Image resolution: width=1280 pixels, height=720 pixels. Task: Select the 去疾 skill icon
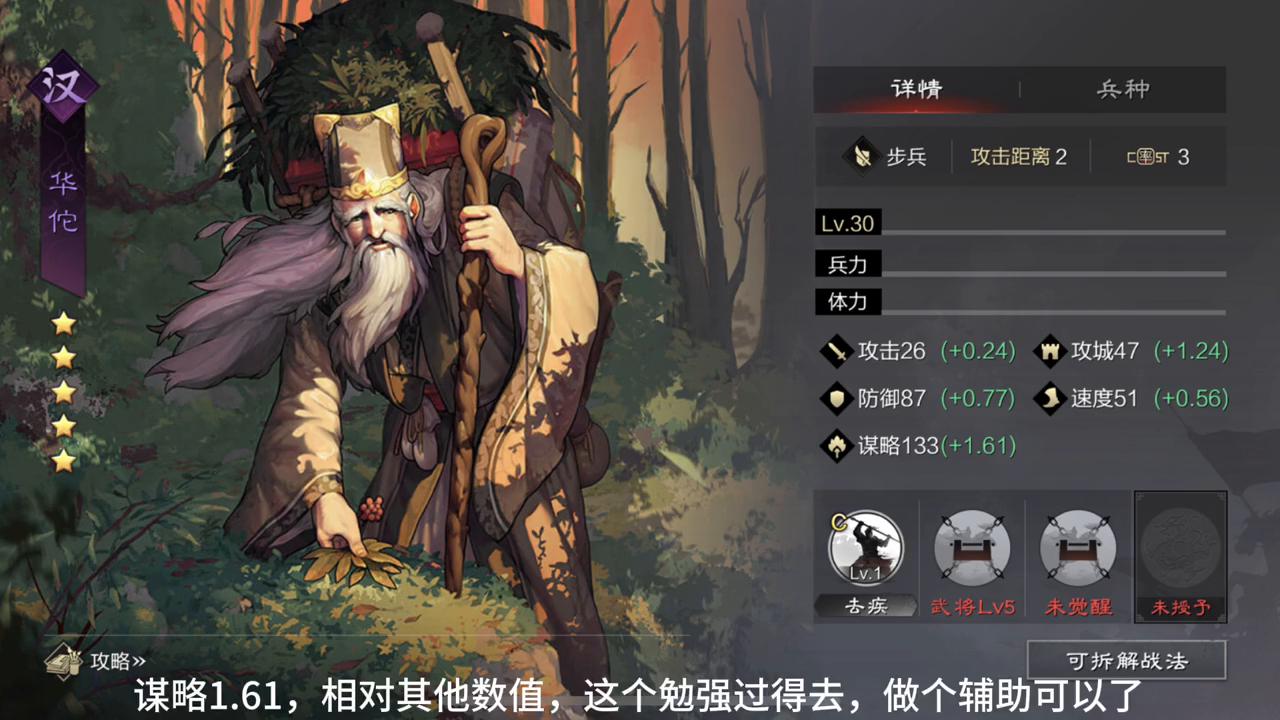point(865,550)
